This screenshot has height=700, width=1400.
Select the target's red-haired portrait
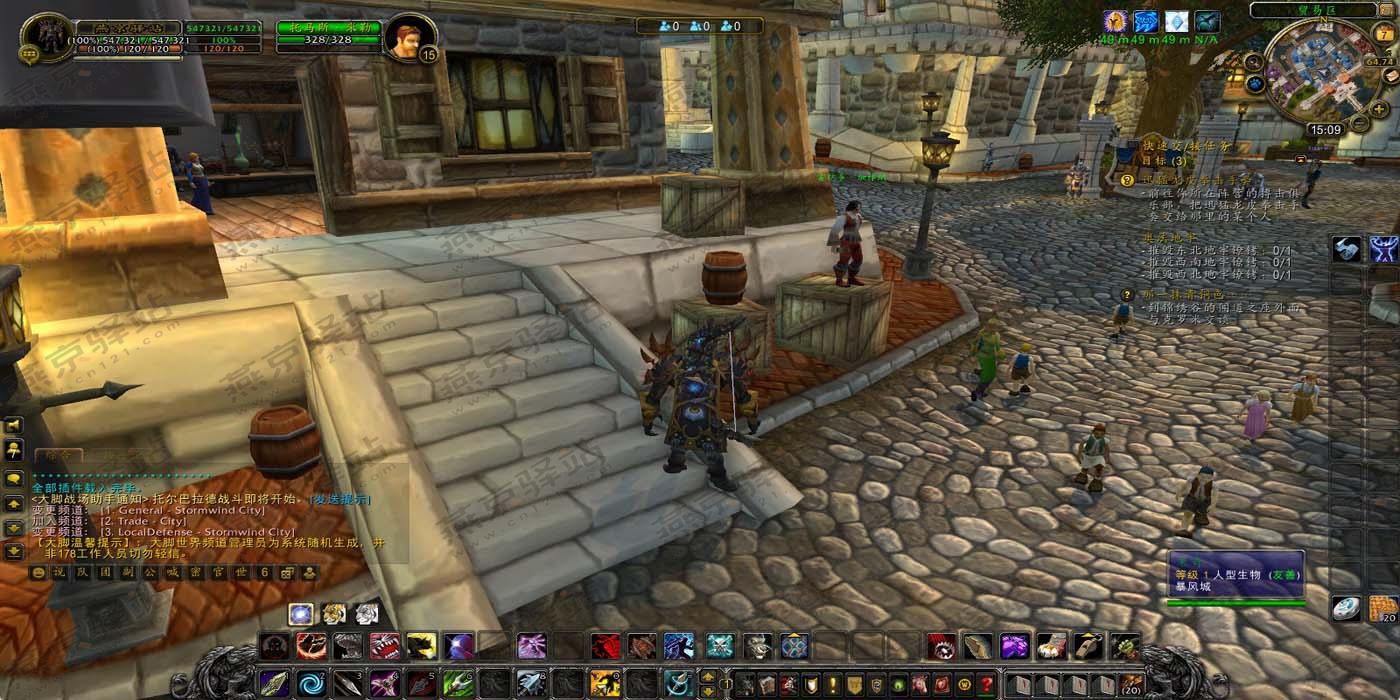pos(407,38)
